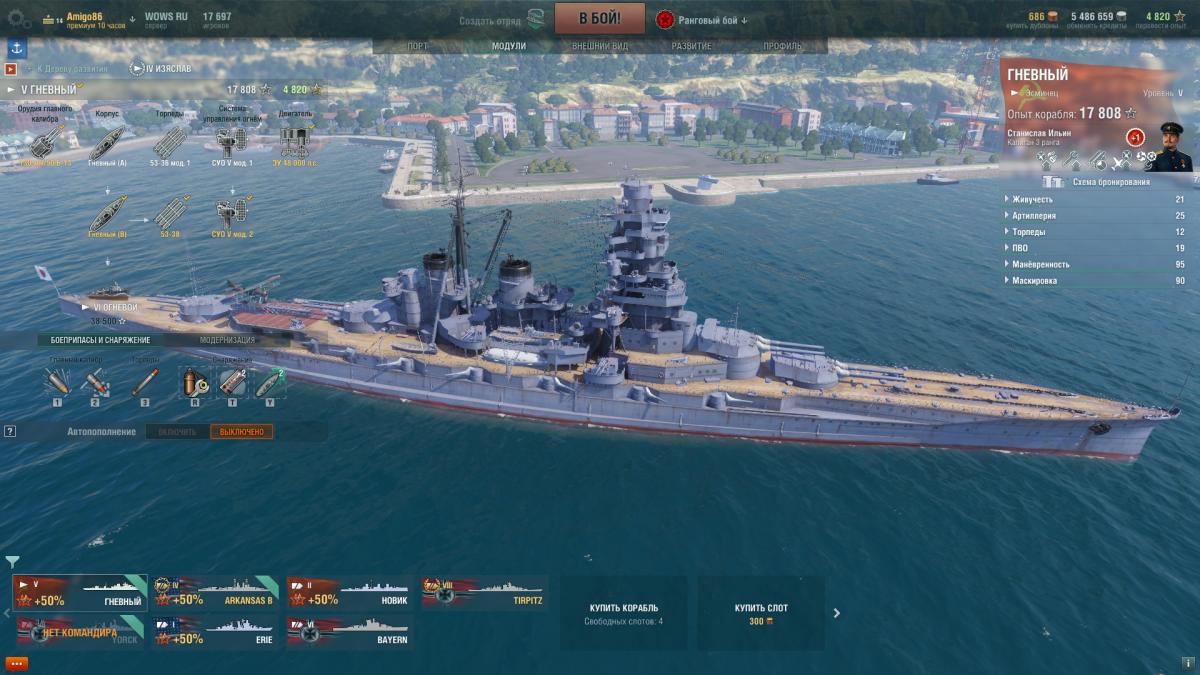Open commander Станислав Ильин portrait
Image resolution: width=1200 pixels, height=675 pixels.
pos(1168,146)
